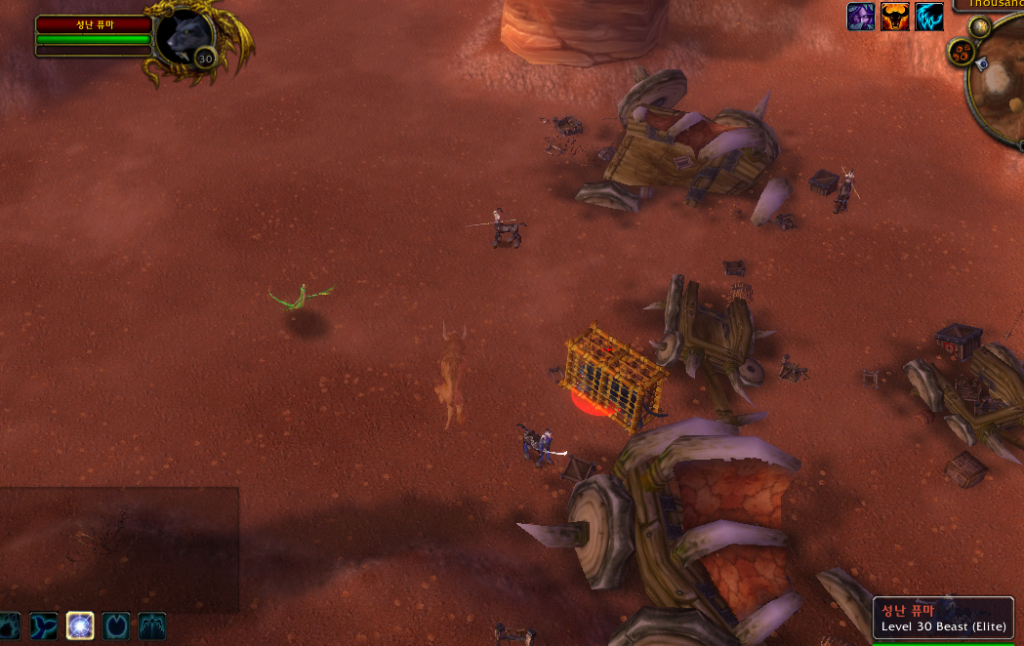The width and height of the screenshot is (1024, 646).
Task: Click the blue claw swipe buff icon
Action: point(929,16)
